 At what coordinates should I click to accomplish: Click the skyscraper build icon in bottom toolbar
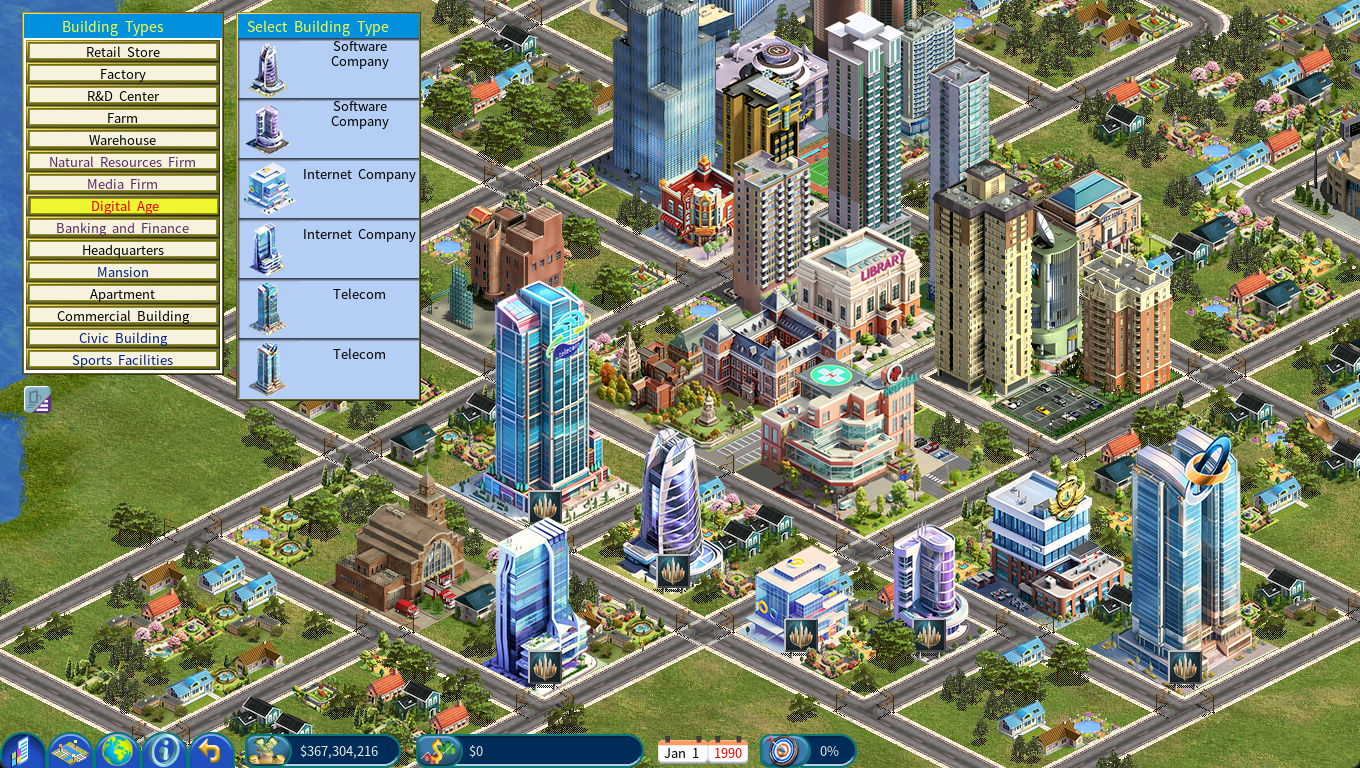pyautogui.click(x=23, y=750)
